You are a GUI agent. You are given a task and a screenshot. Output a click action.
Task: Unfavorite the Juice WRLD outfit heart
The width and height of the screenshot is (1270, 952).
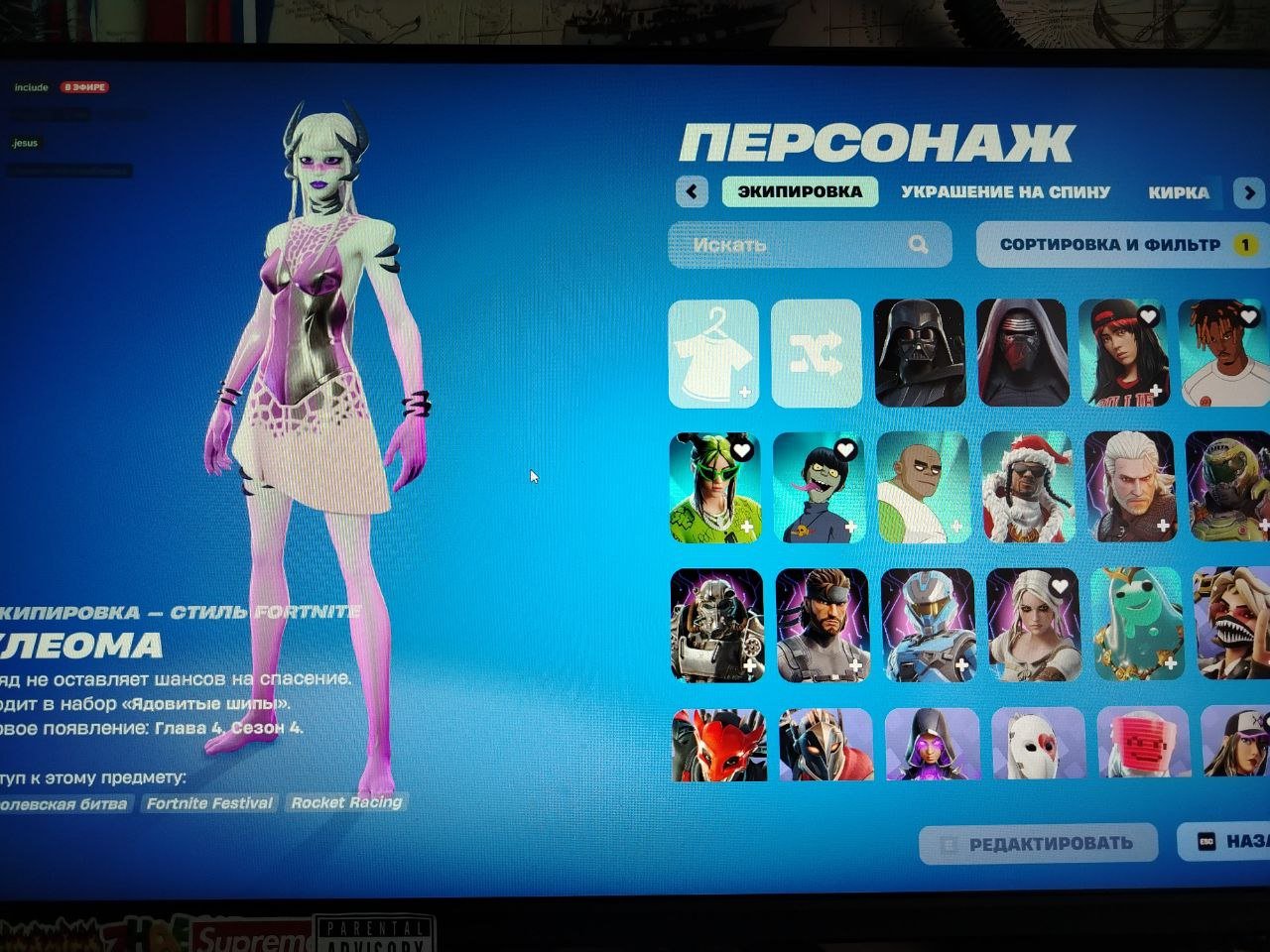pos(1247,315)
